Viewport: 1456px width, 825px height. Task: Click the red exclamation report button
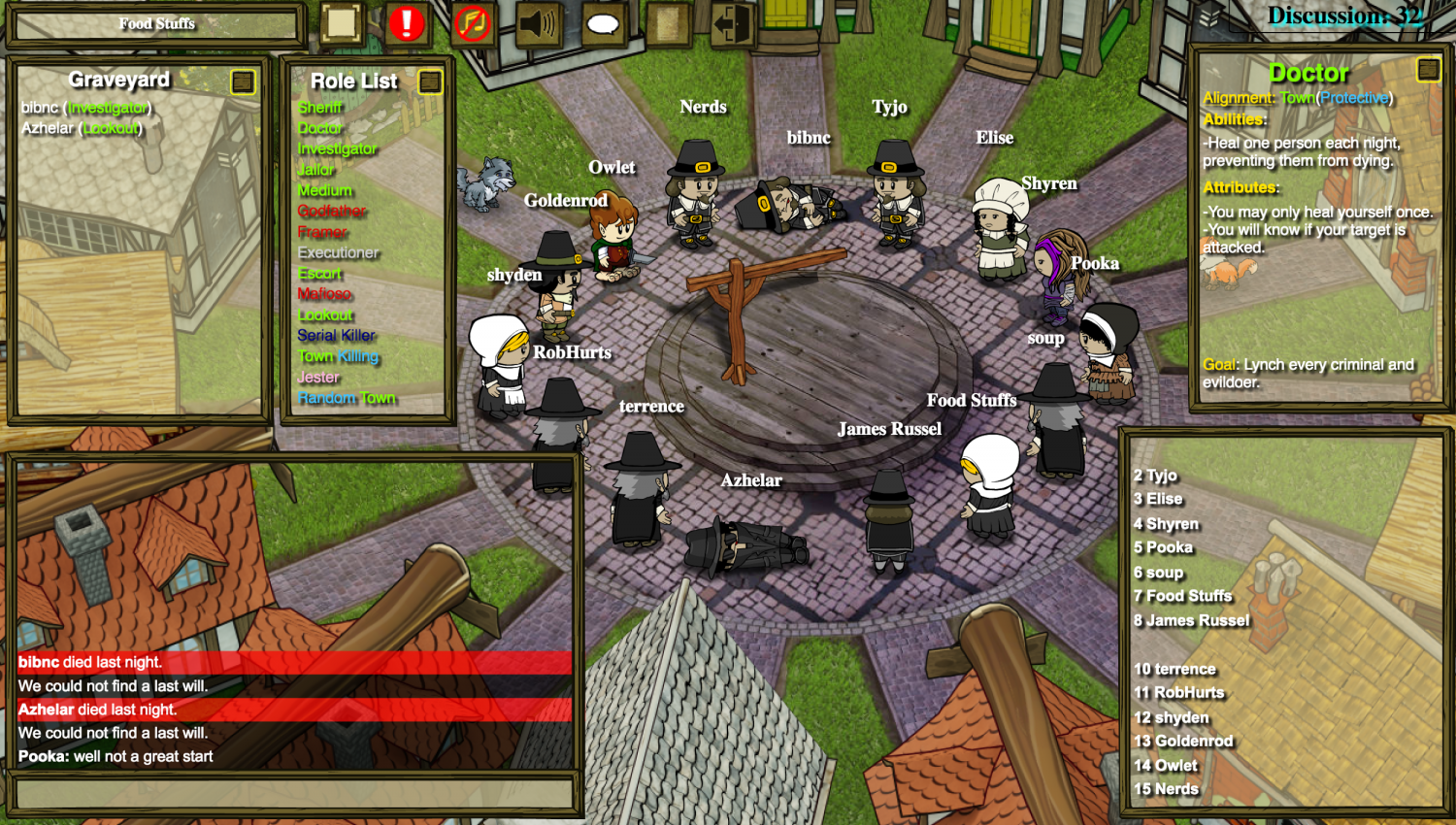[407, 23]
